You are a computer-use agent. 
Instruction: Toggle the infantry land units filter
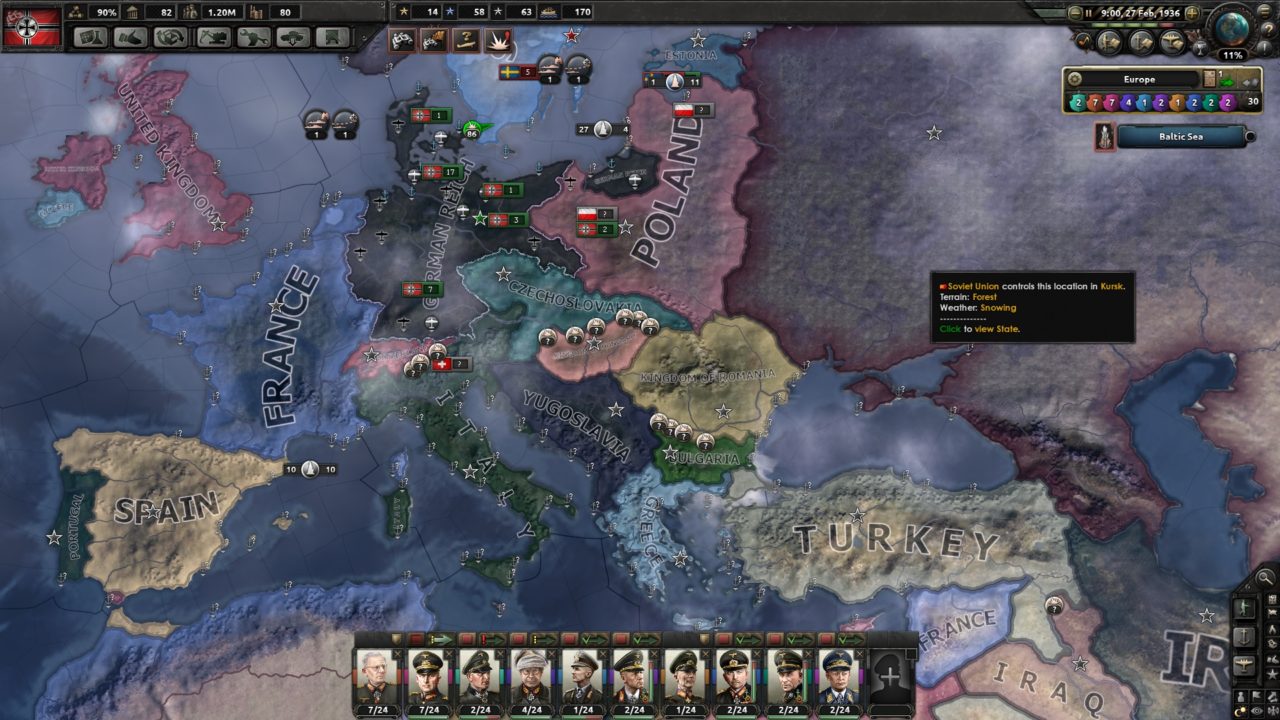click(x=1245, y=606)
